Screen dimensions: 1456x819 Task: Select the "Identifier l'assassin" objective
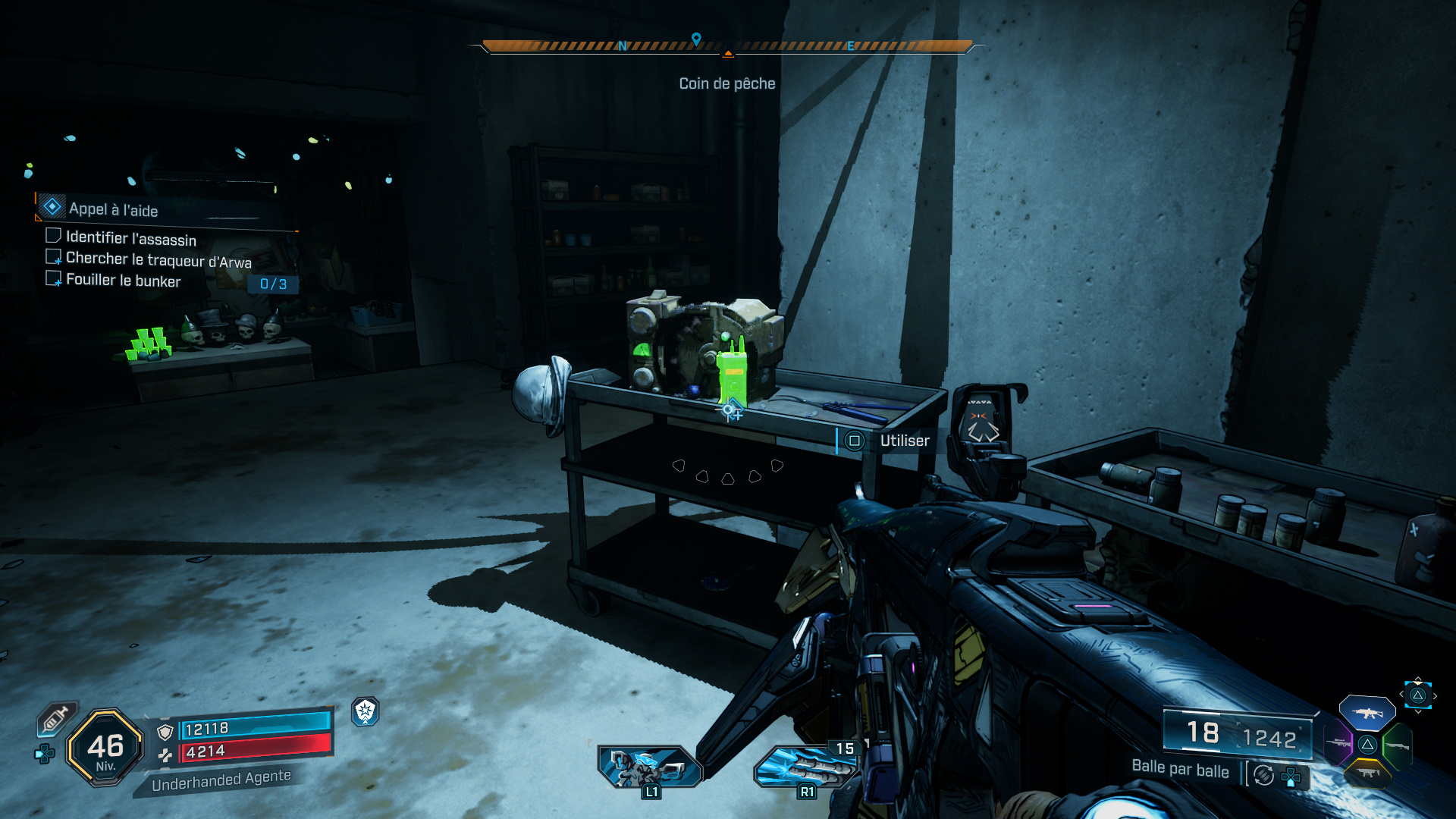(130, 238)
